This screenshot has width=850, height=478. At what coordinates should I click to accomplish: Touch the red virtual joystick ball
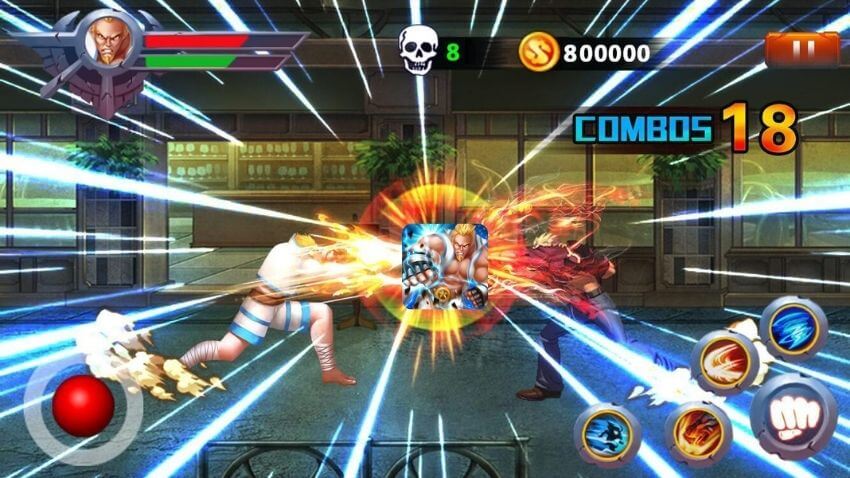point(82,406)
